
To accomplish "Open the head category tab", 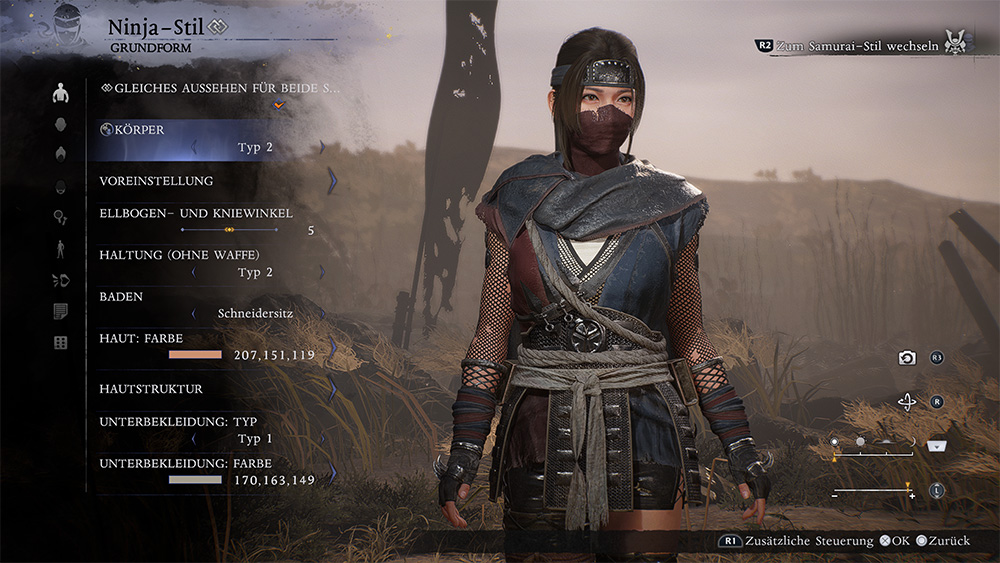I will coord(61,124).
